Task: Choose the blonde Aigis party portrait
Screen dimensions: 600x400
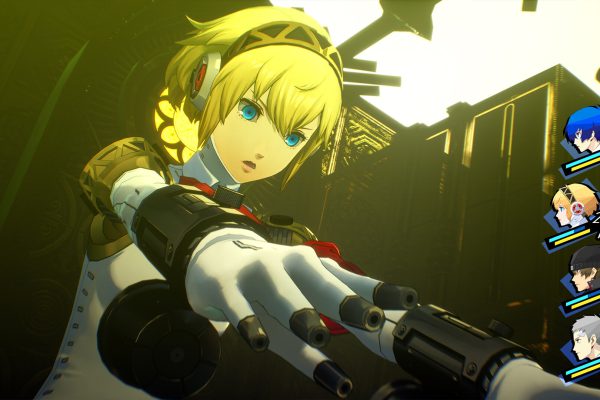Action: (x=576, y=205)
